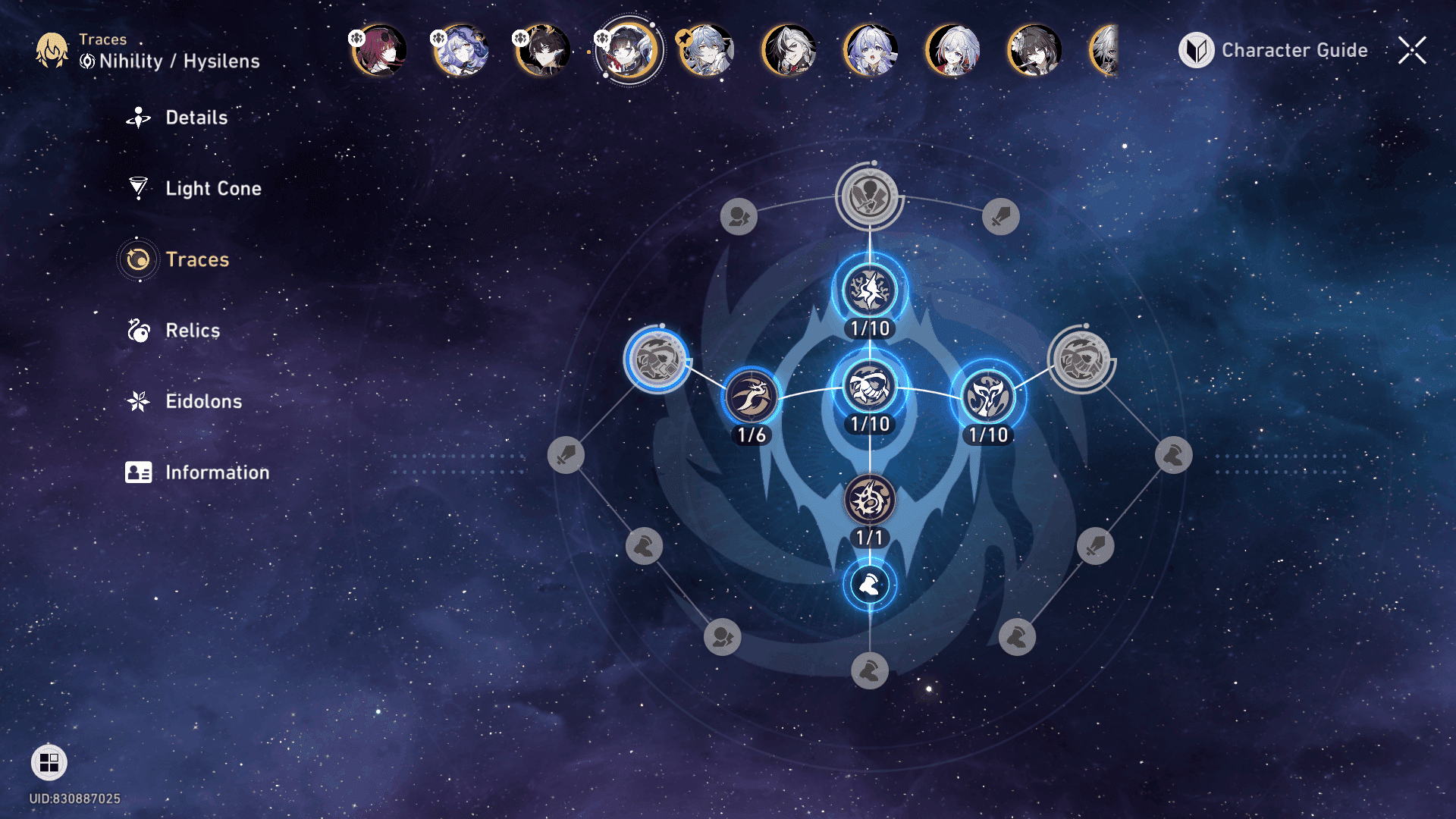
Task: Select the red-haired character portrait
Action: click(x=379, y=50)
